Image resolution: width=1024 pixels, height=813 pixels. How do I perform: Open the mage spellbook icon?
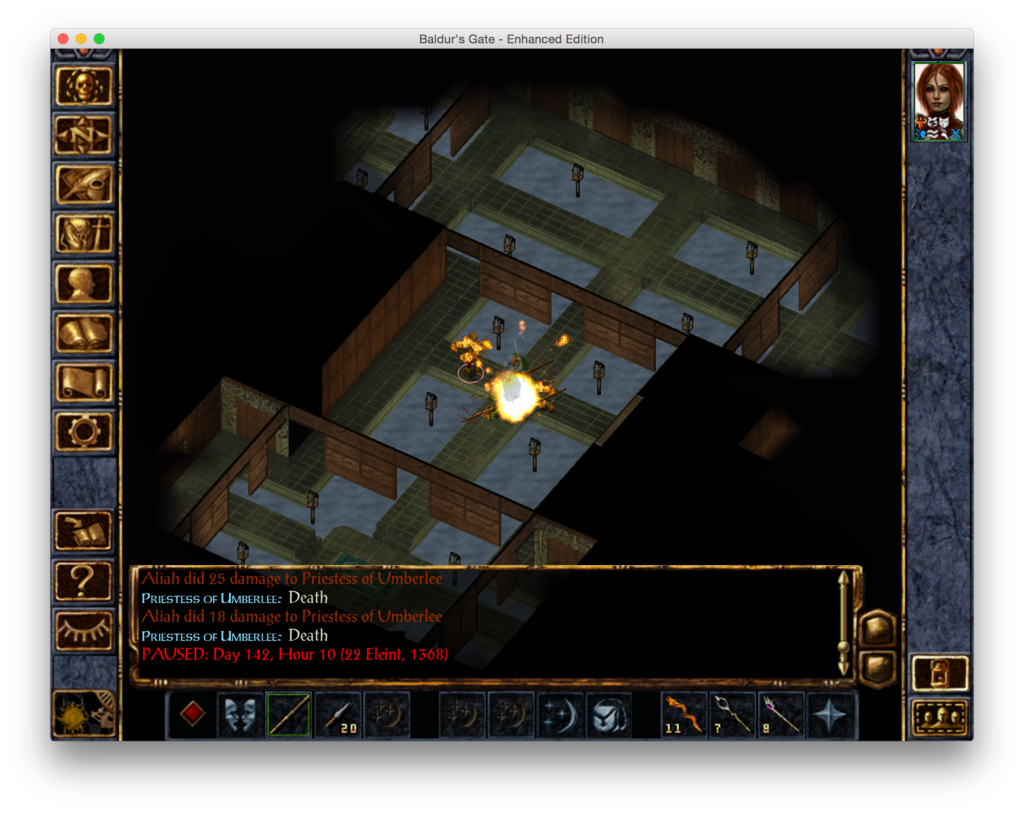pos(84,333)
